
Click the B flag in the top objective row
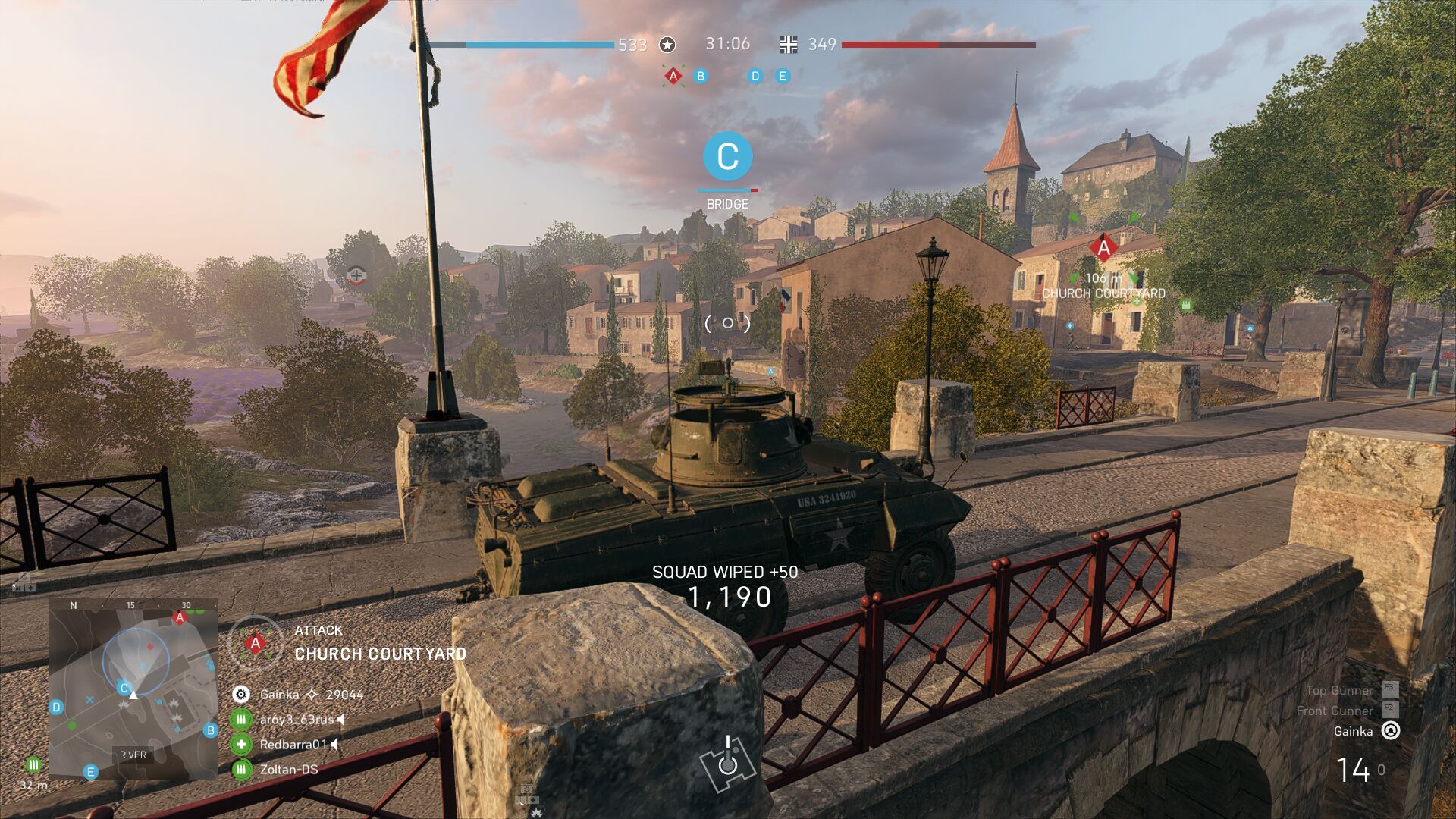pos(701,76)
